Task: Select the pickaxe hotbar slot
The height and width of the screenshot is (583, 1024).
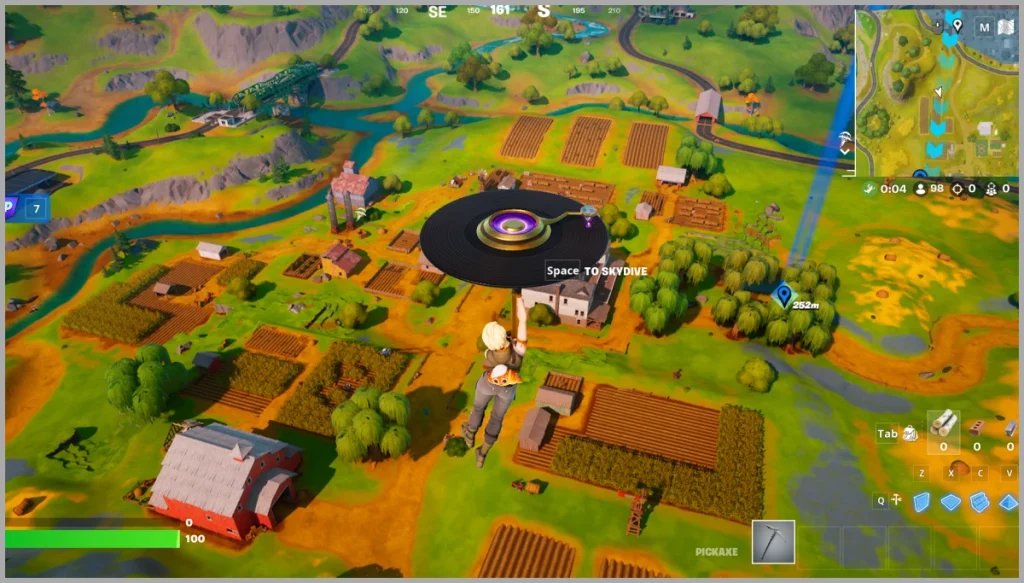Action: [773, 542]
